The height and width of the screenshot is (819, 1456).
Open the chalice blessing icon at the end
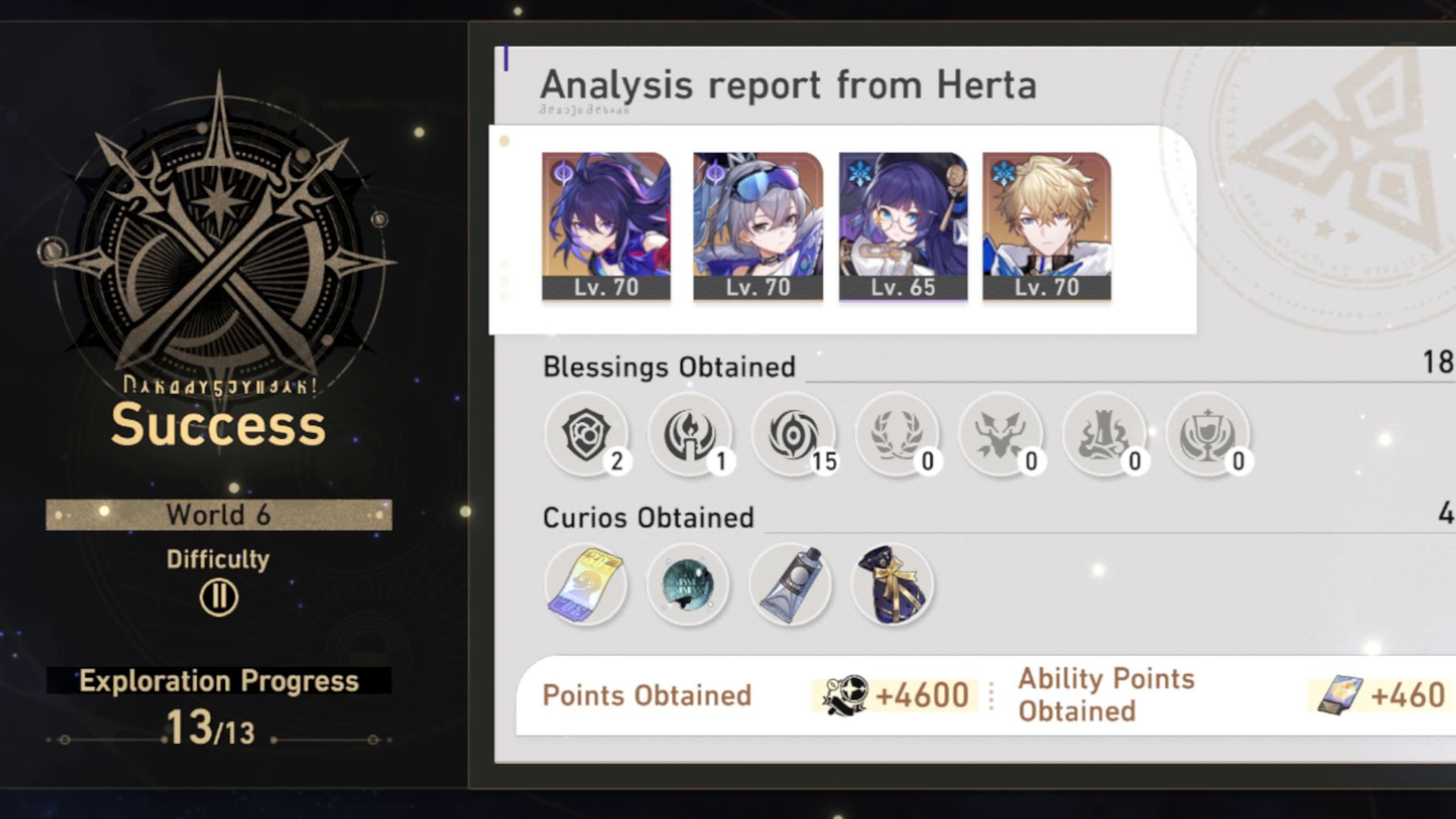click(x=1210, y=435)
